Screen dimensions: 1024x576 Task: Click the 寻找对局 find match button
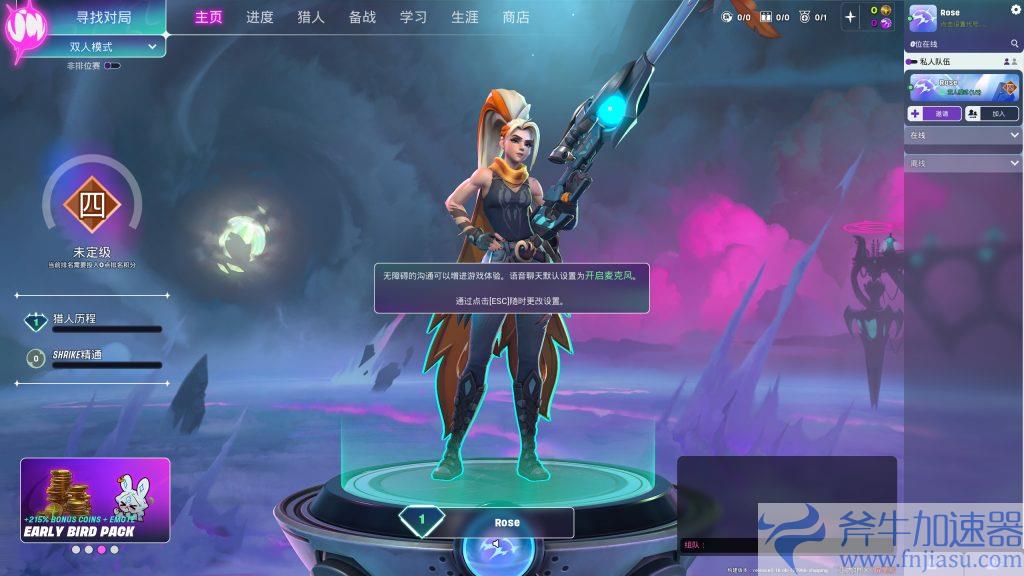click(x=104, y=17)
